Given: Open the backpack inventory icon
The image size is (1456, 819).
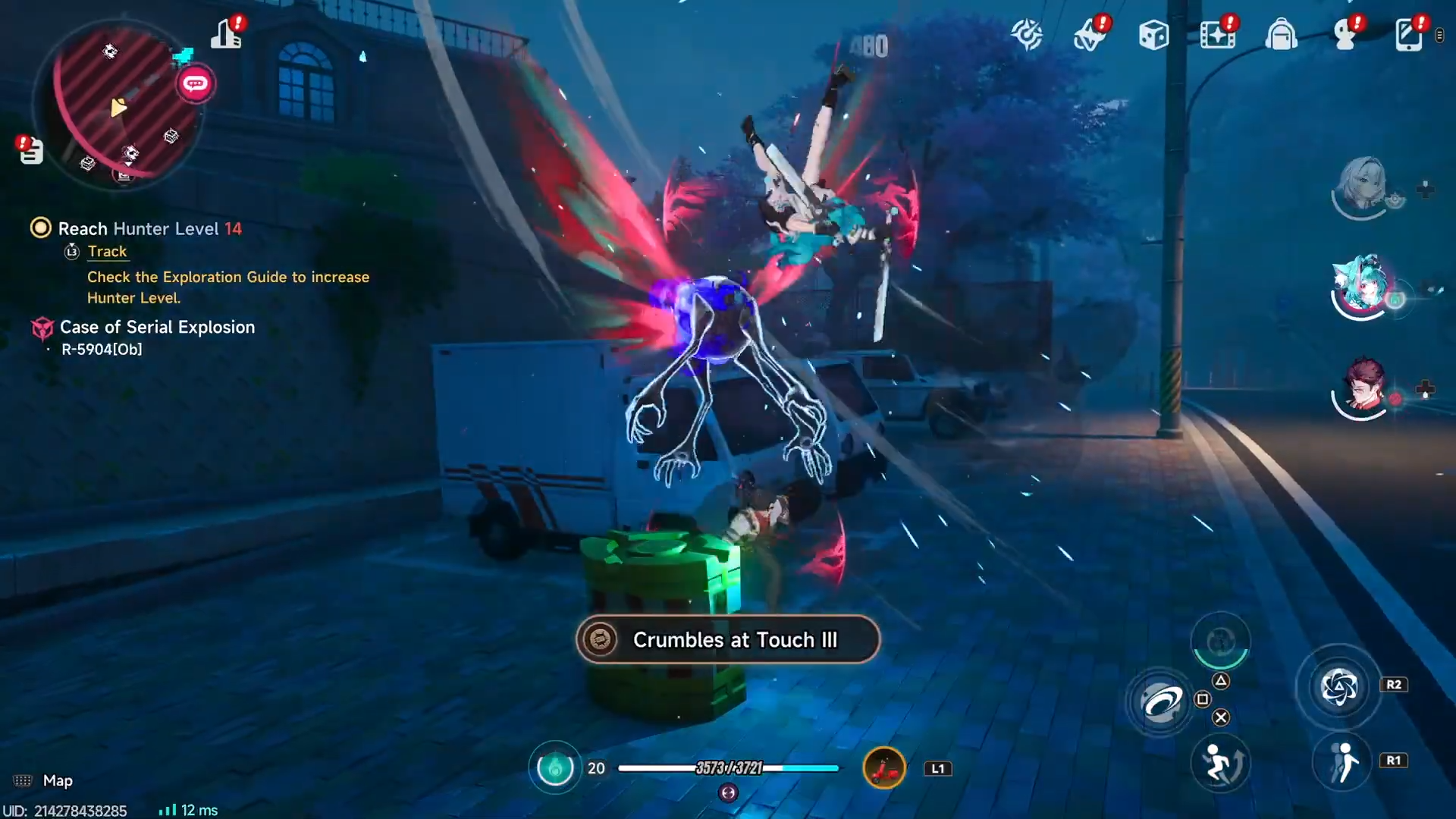Looking at the screenshot, I should tap(1281, 35).
